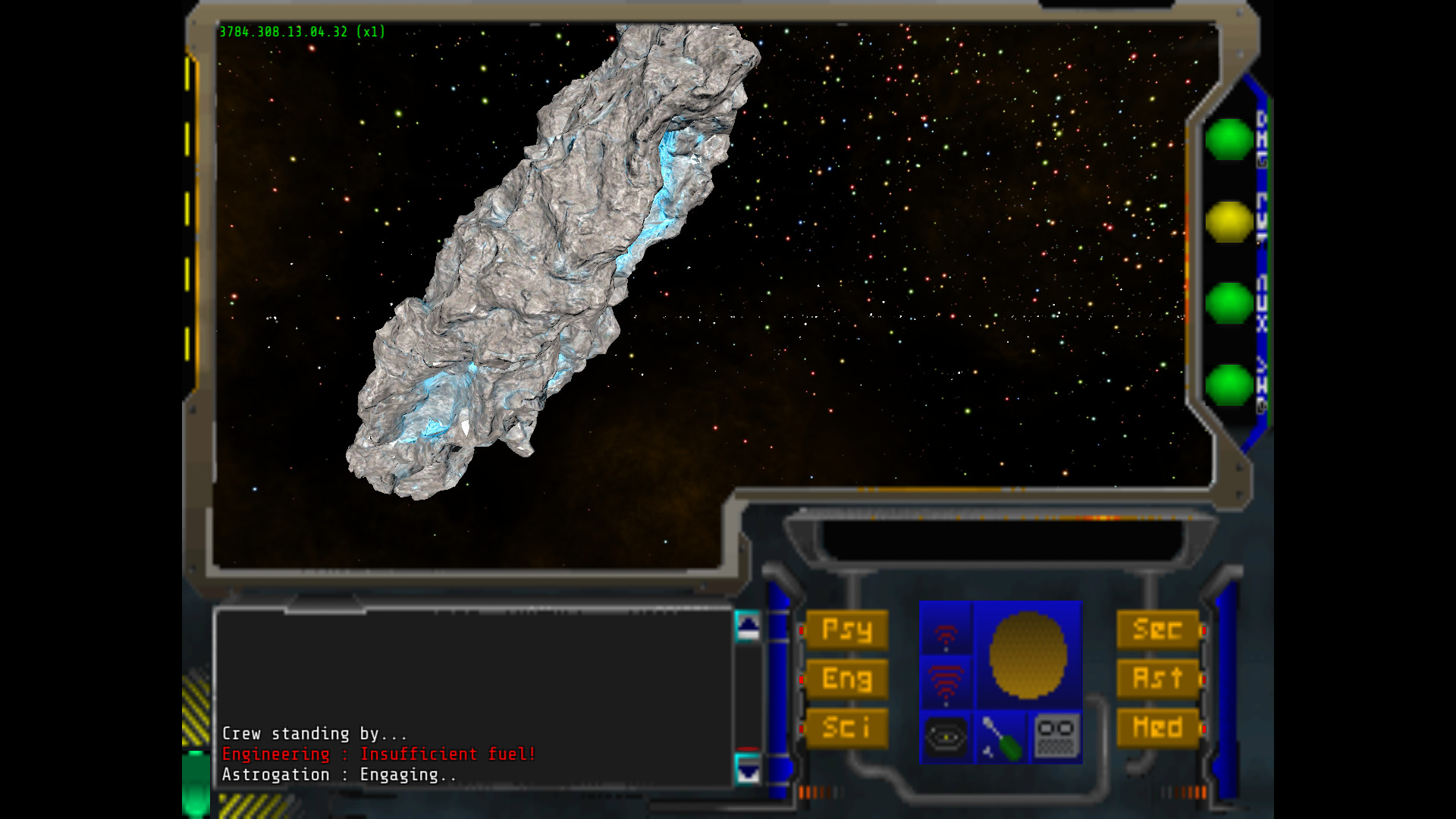The height and width of the screenshot is (819, 1456).
Task: Click the x1 time speed indicator
Action: [x=373, y=32]
